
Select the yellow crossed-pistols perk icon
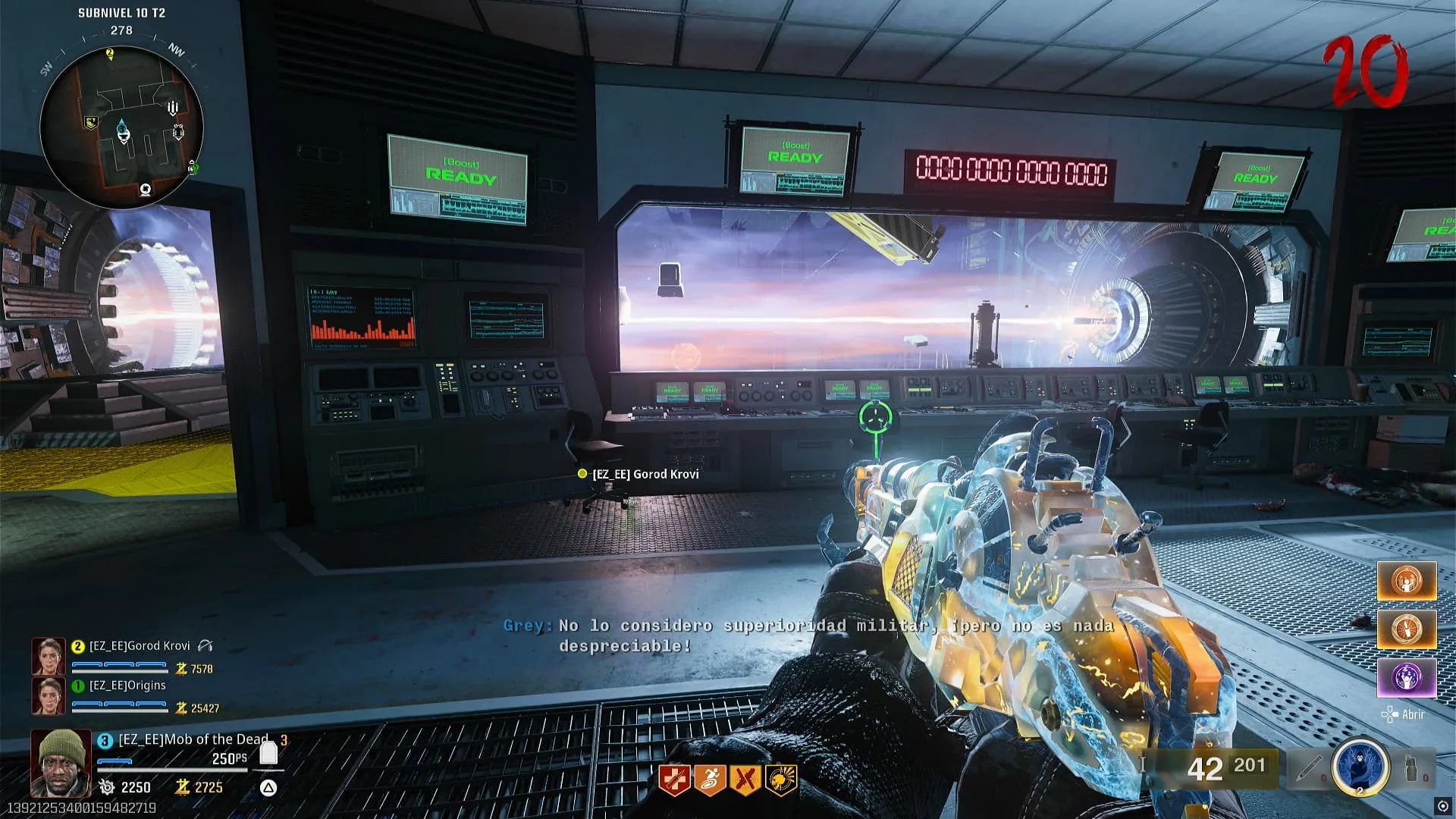pyautogui.click(x=745, y=780)
